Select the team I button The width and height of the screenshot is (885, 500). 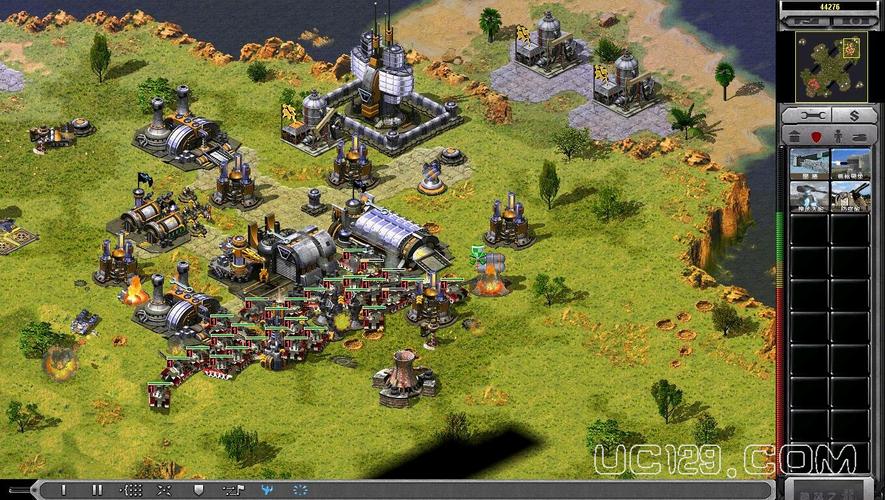63,490
